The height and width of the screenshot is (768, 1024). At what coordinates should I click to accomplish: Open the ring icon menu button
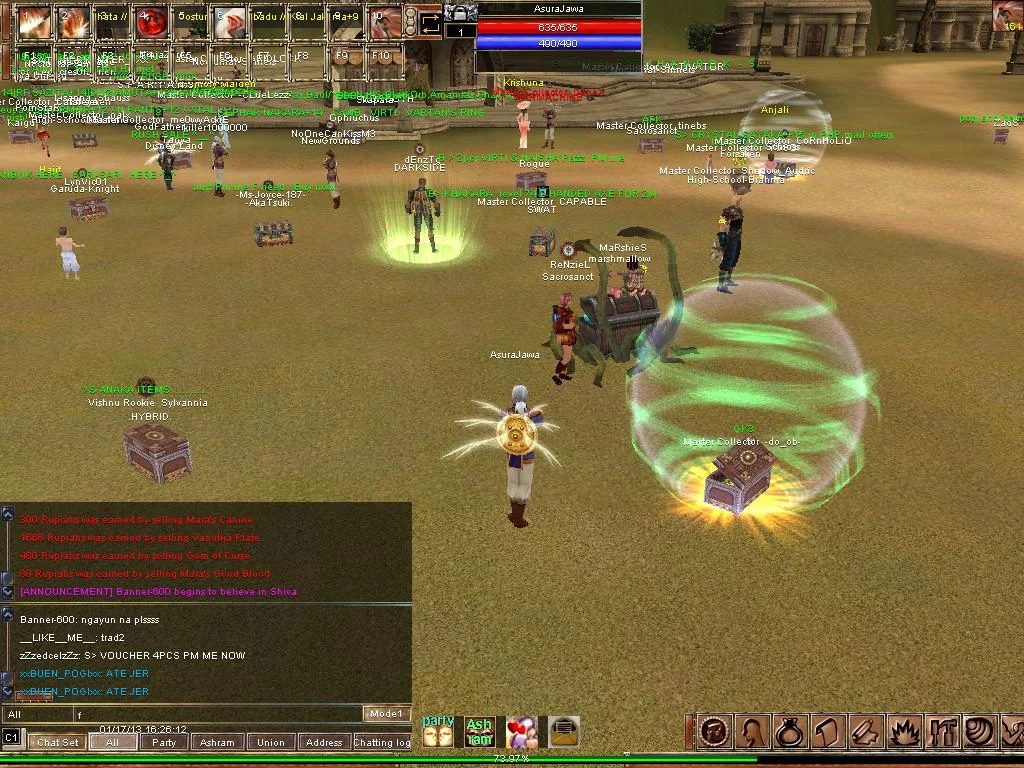(x=789, y=732)
